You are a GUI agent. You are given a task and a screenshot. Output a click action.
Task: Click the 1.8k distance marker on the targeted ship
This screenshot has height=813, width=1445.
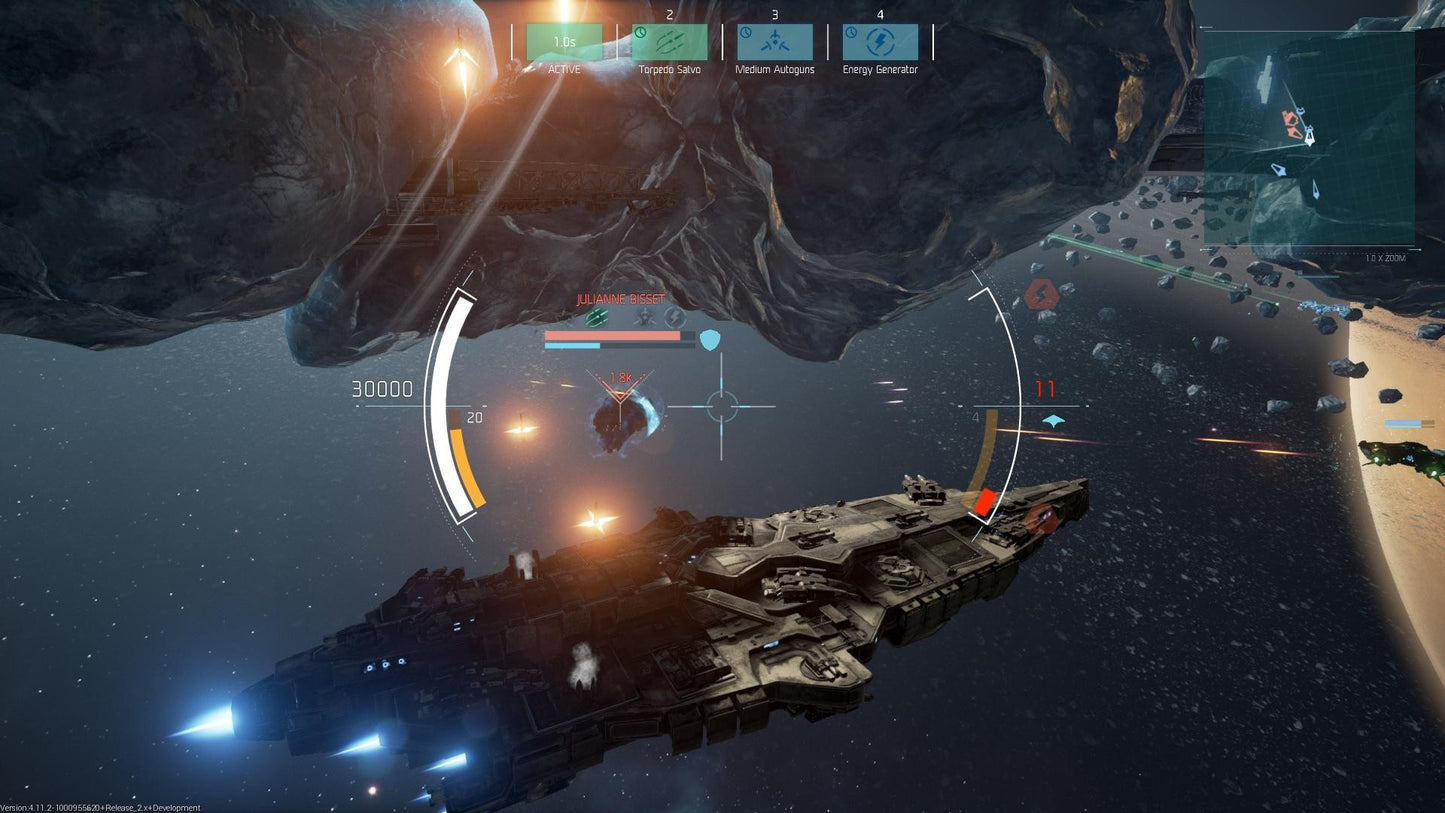[621, 379]
